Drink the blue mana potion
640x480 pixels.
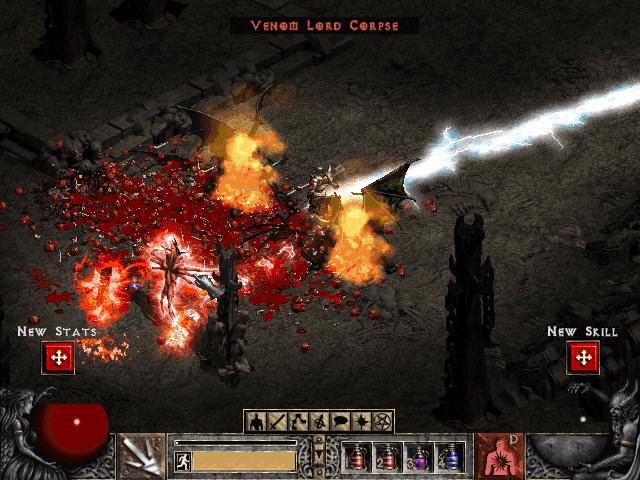452,457
